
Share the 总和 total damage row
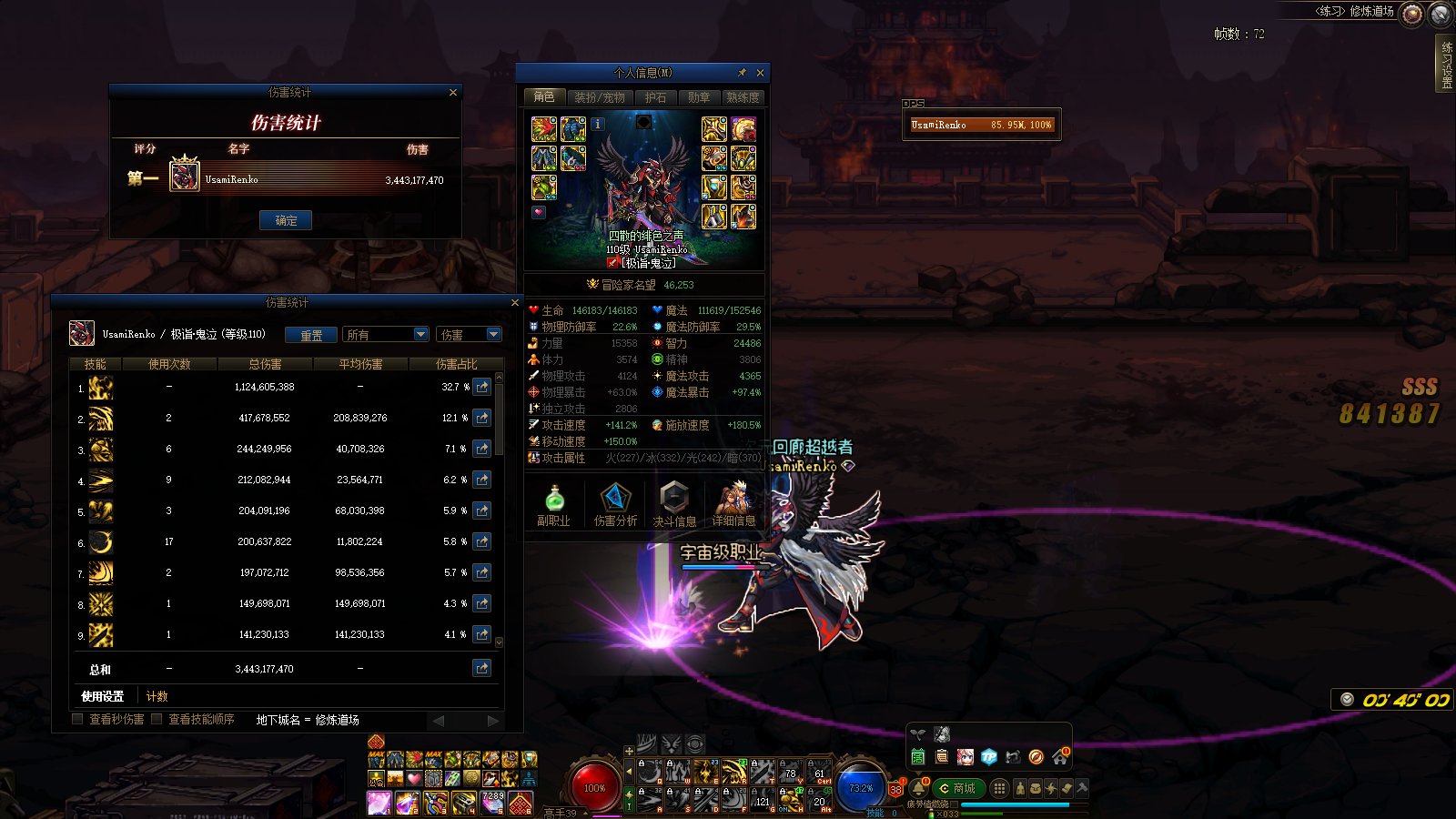(x=481, y=669)
